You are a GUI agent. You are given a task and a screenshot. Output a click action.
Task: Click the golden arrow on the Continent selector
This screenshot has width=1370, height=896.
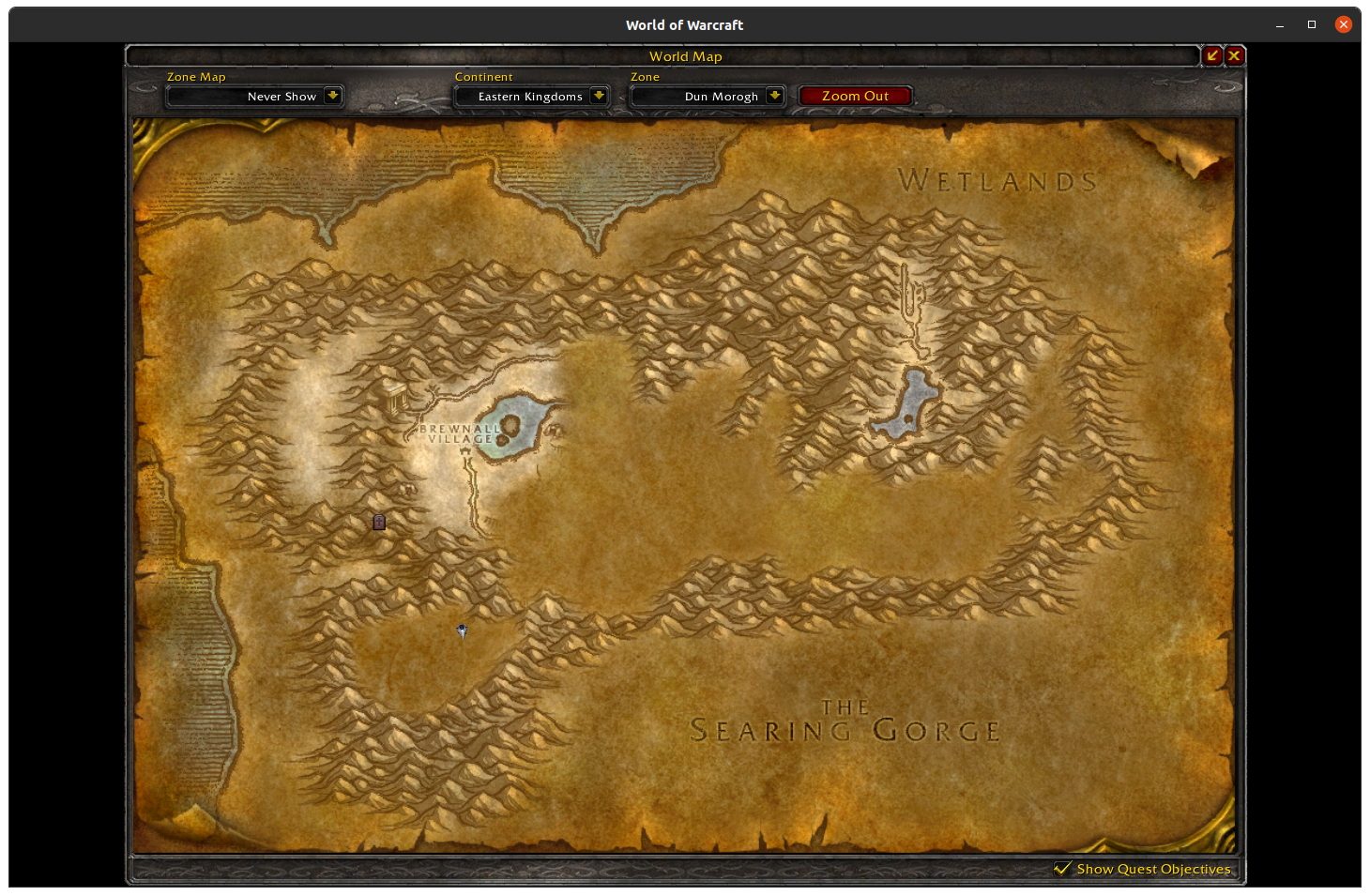click(x=599, y=96)
